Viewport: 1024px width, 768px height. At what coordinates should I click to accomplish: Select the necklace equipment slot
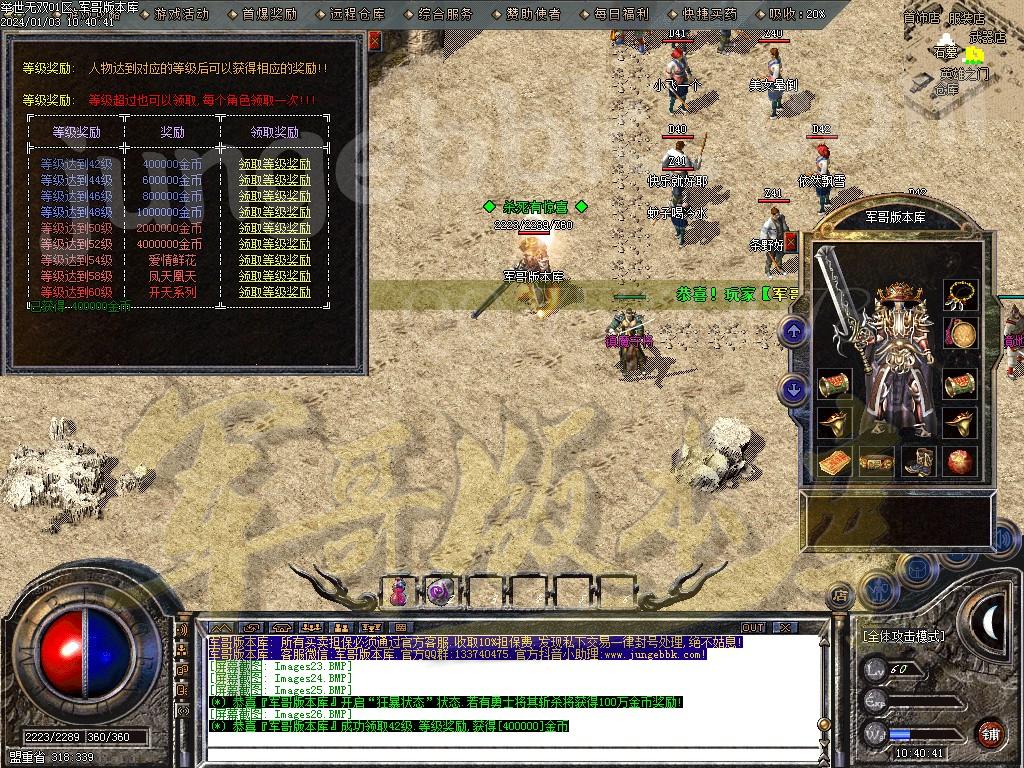click(961, 294)
